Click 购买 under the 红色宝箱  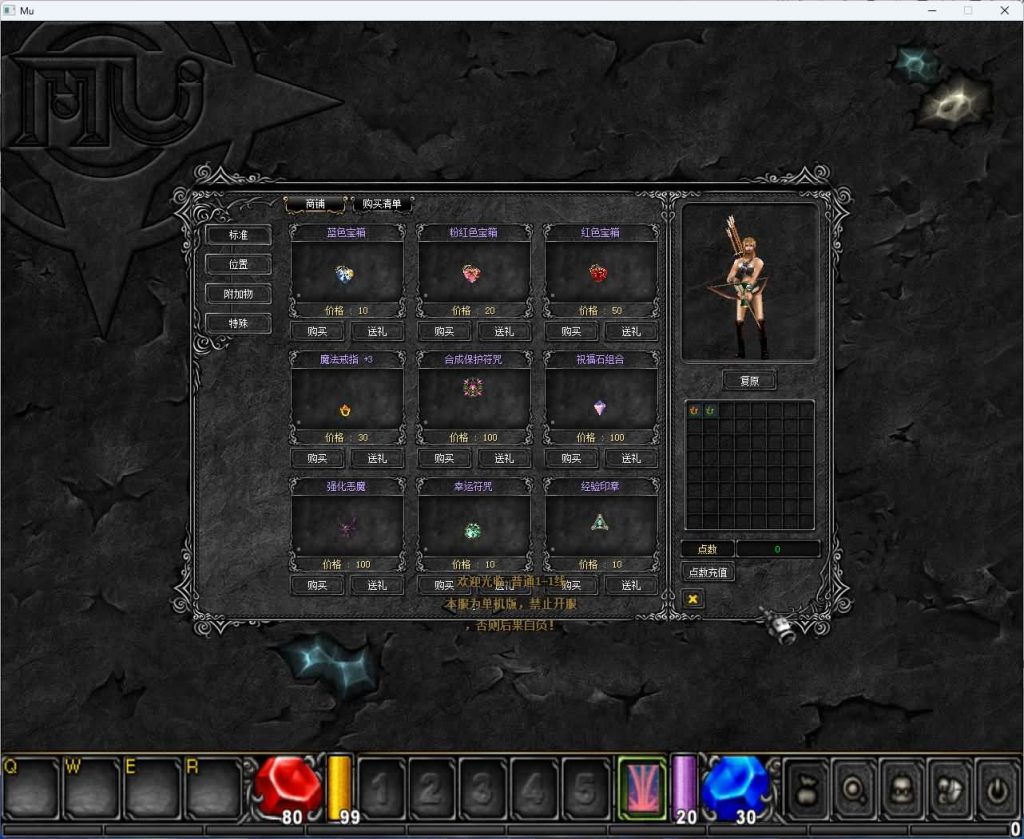[x=572, y=332]
